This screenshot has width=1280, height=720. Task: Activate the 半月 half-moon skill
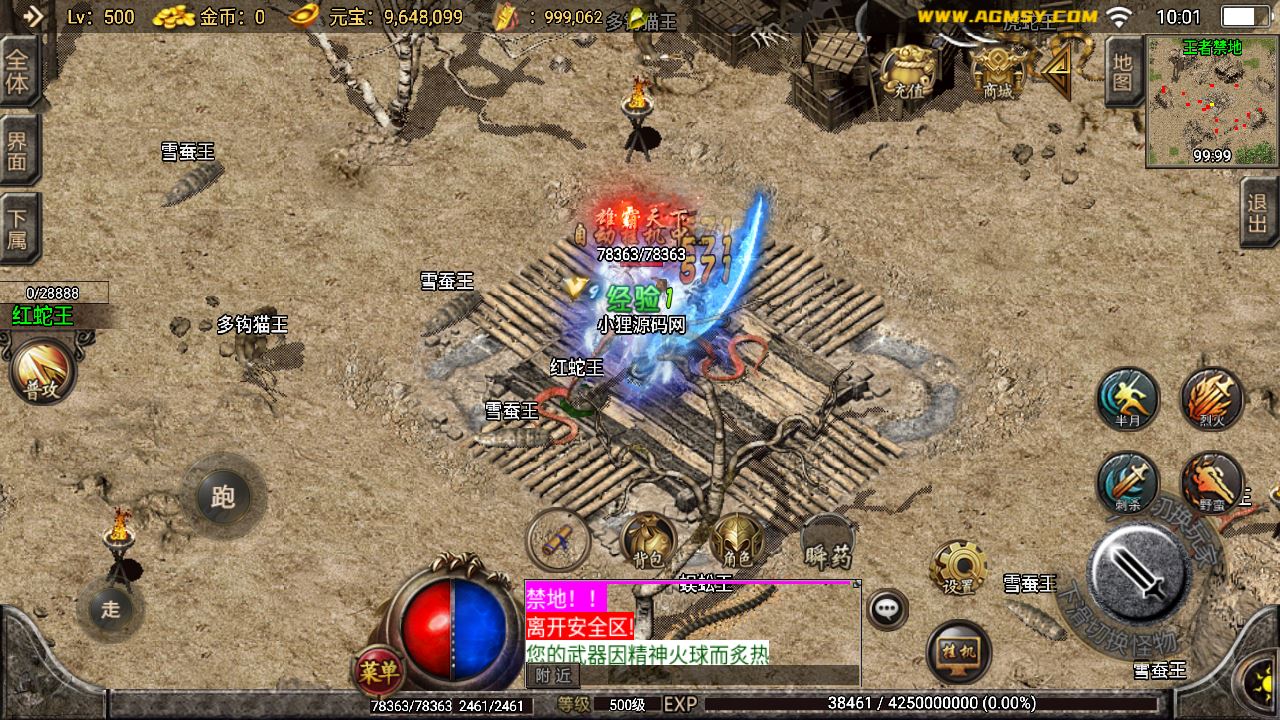pyautogui.click(x=1127, y=398)
